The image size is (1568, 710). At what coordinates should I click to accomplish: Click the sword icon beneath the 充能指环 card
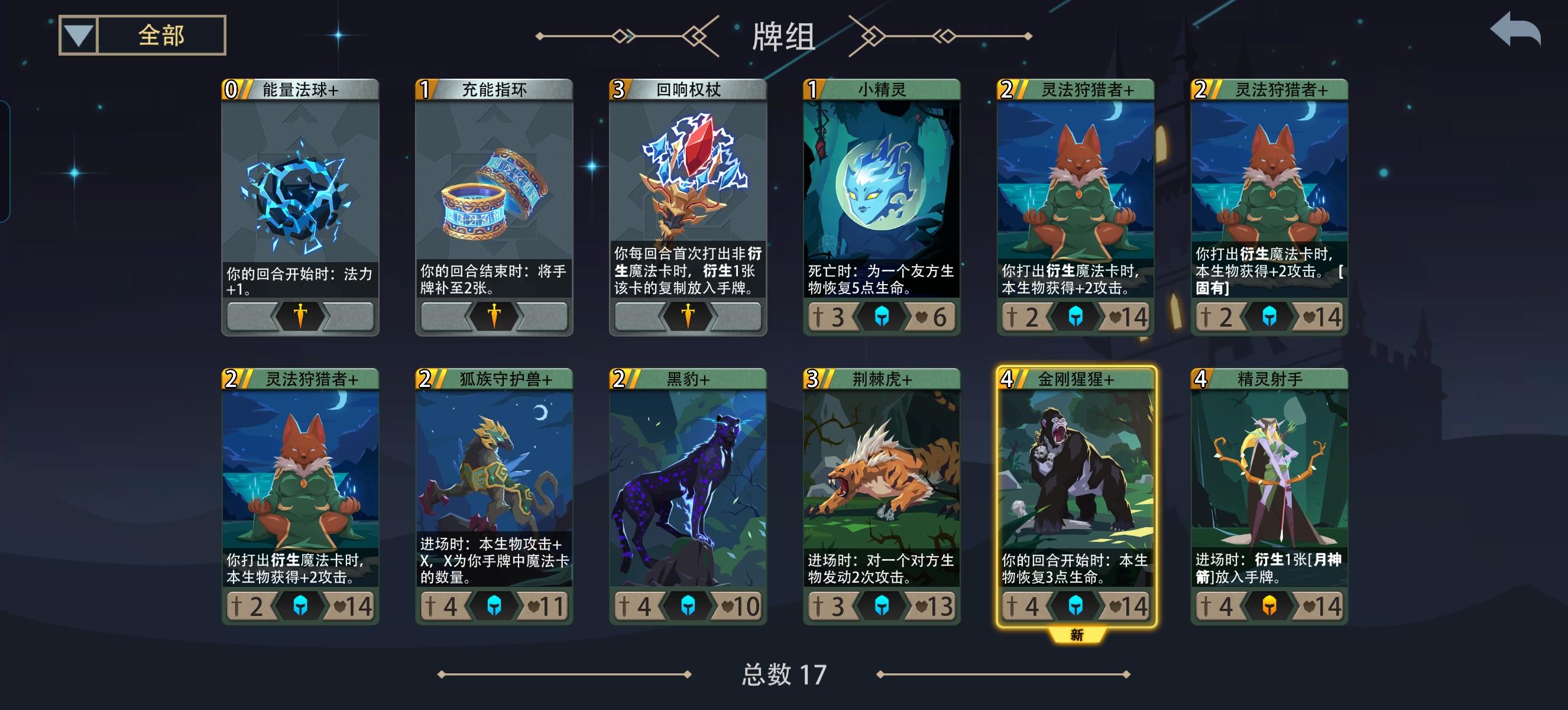coord(494,317)
